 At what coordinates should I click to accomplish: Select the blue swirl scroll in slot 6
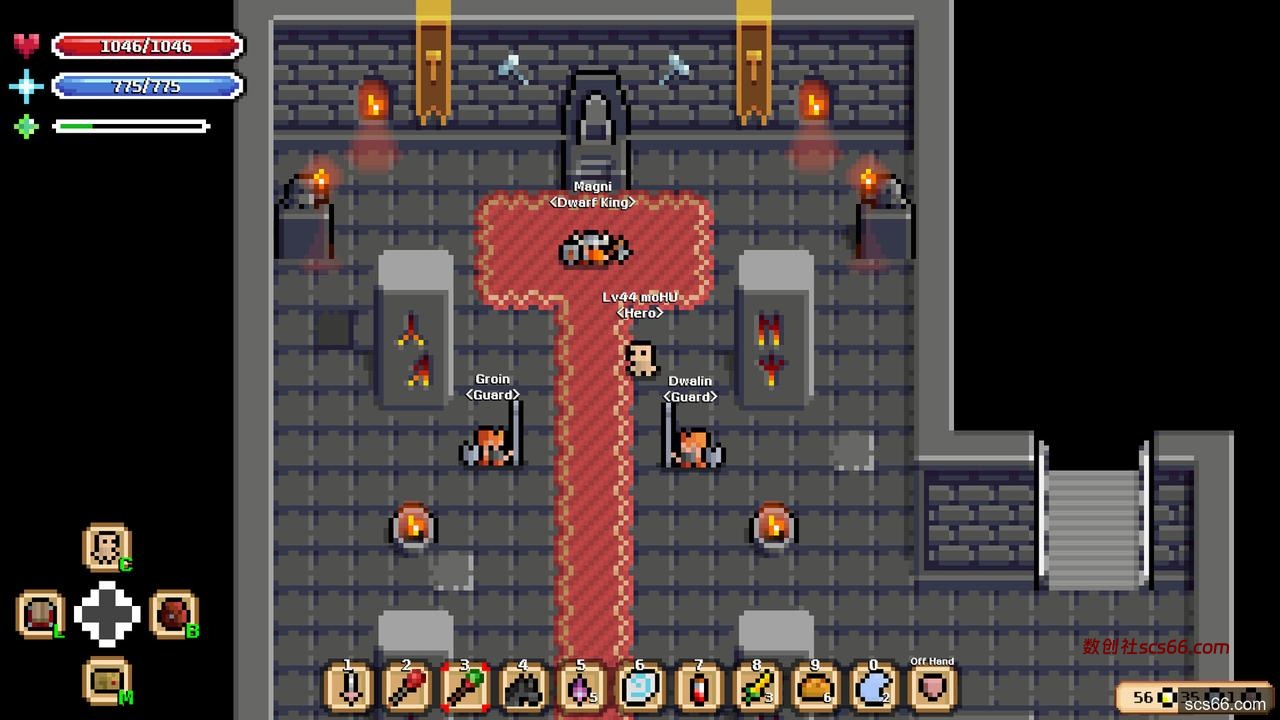click(639, 689)
